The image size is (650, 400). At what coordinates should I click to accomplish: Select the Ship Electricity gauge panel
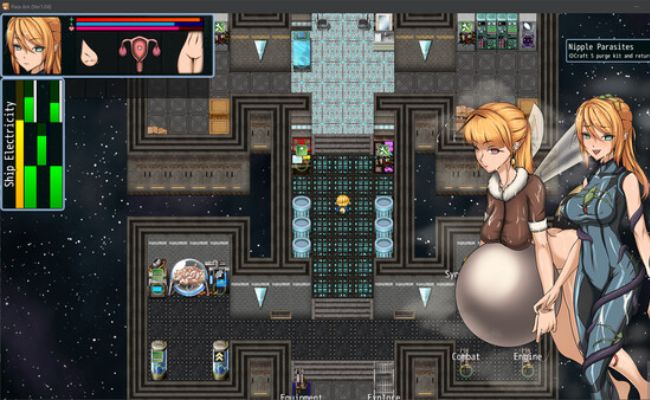tap(33, 144)
